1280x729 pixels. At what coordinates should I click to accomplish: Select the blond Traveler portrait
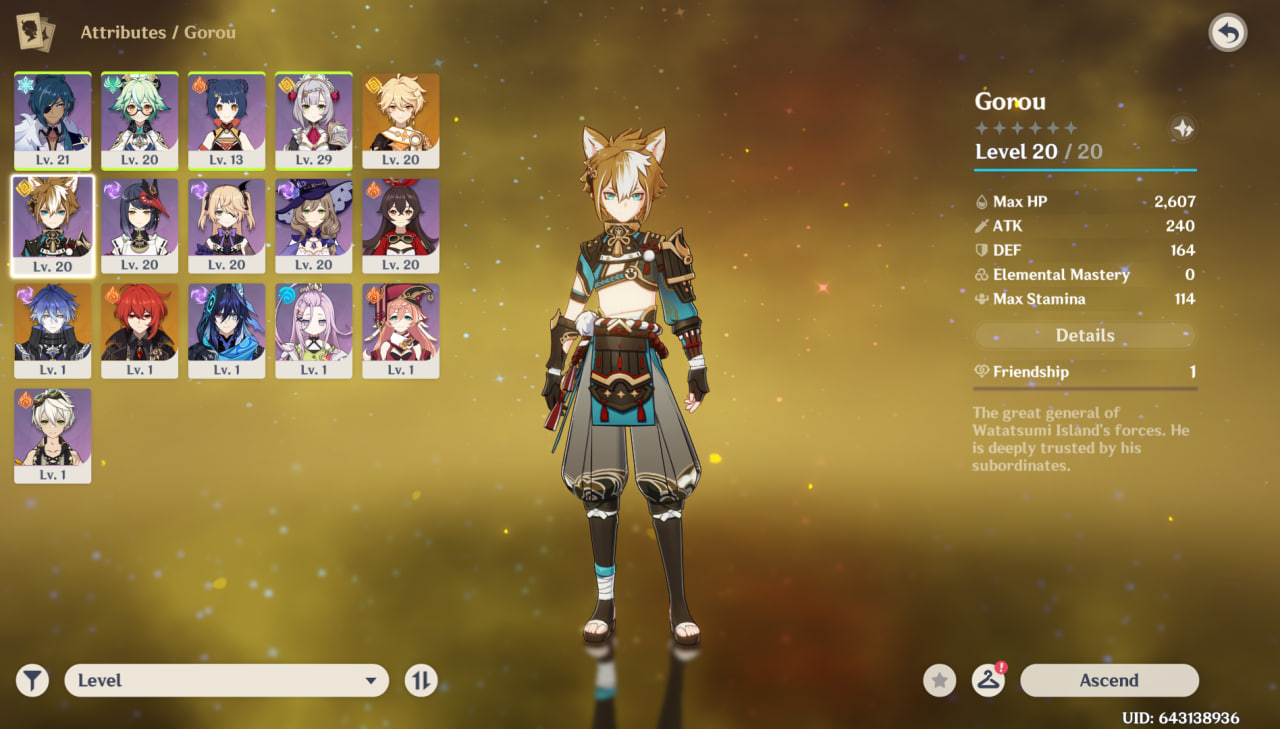click(x=400, y=120)
